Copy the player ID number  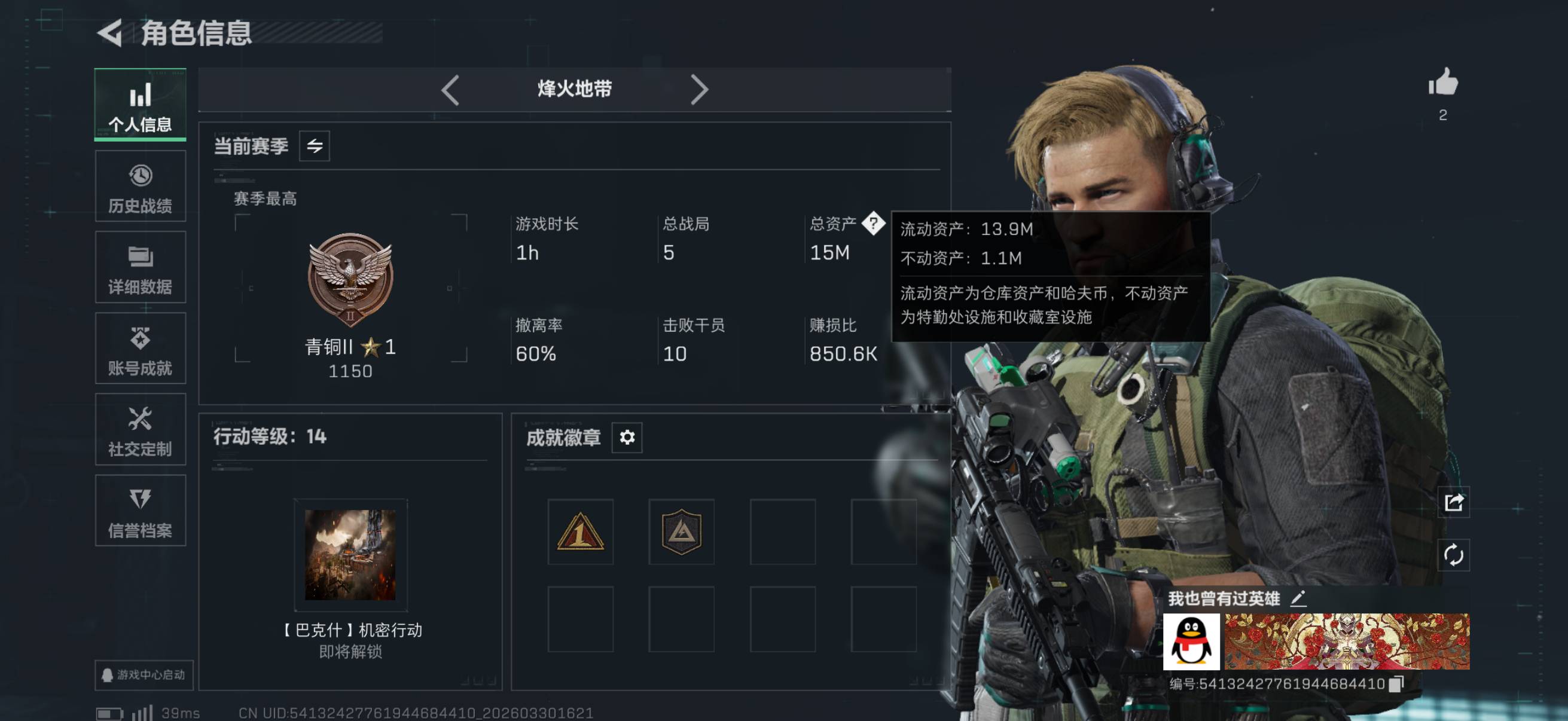1397,684
